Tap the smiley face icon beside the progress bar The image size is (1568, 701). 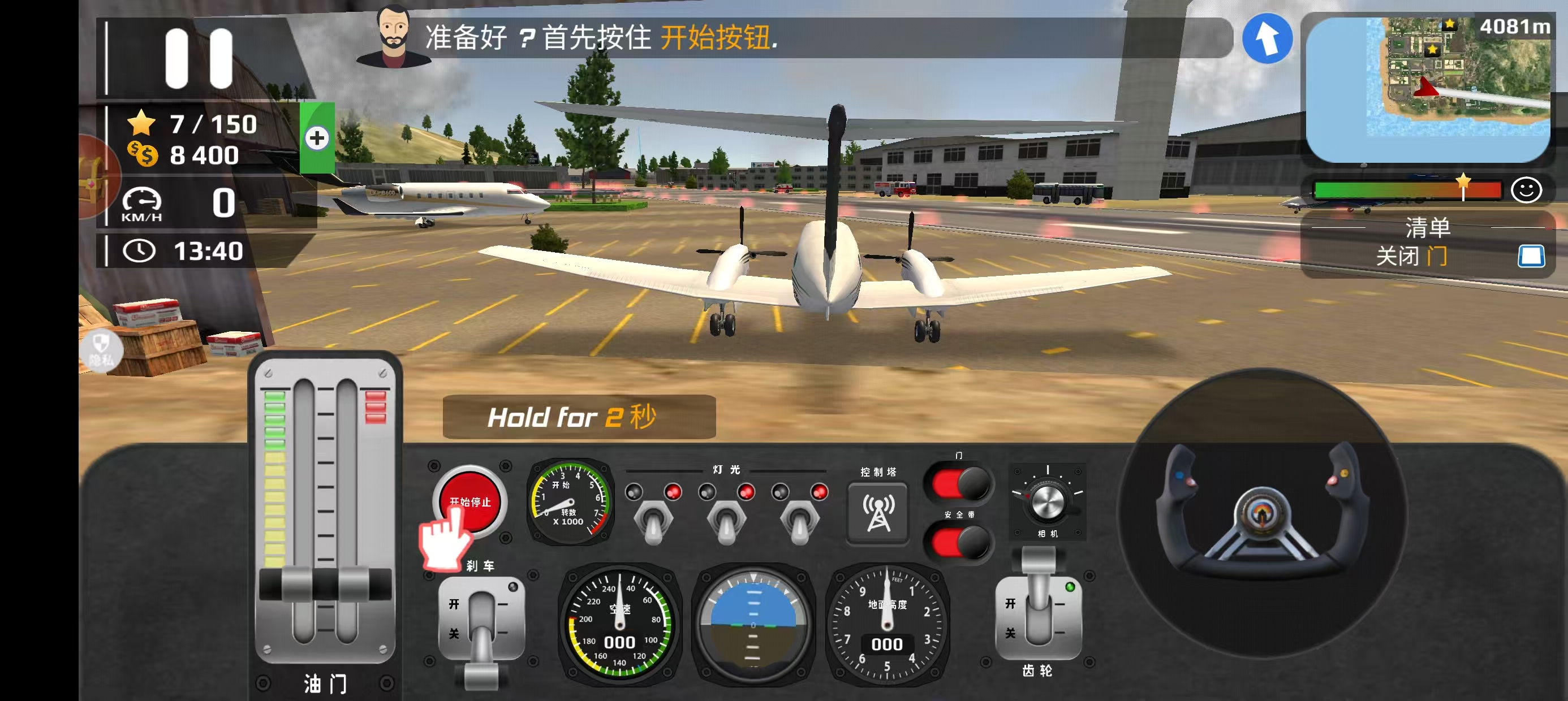click(1528, 190)
